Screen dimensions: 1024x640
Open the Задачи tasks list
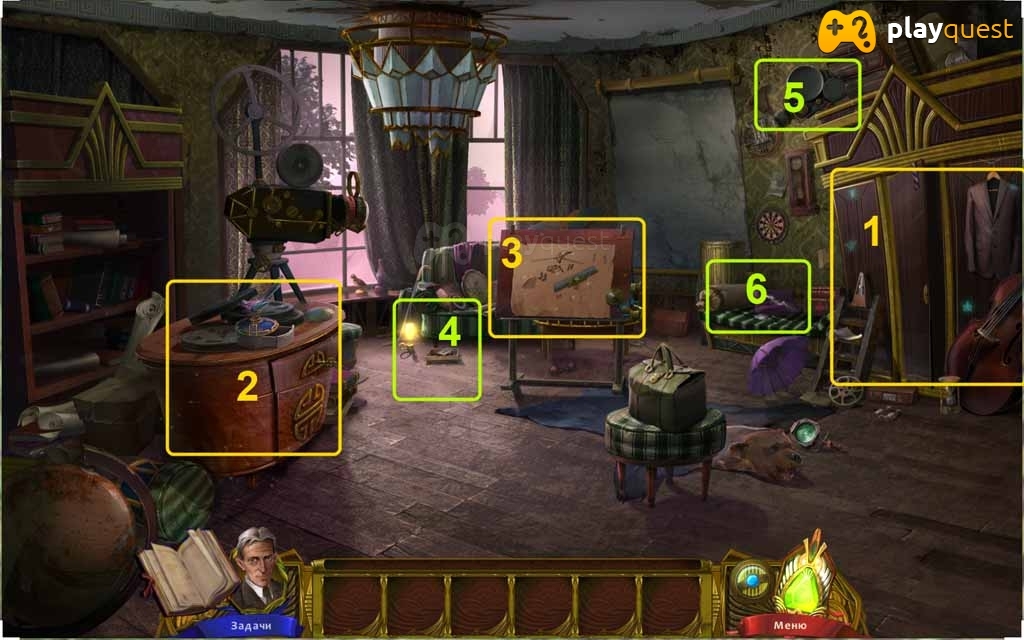238,626
